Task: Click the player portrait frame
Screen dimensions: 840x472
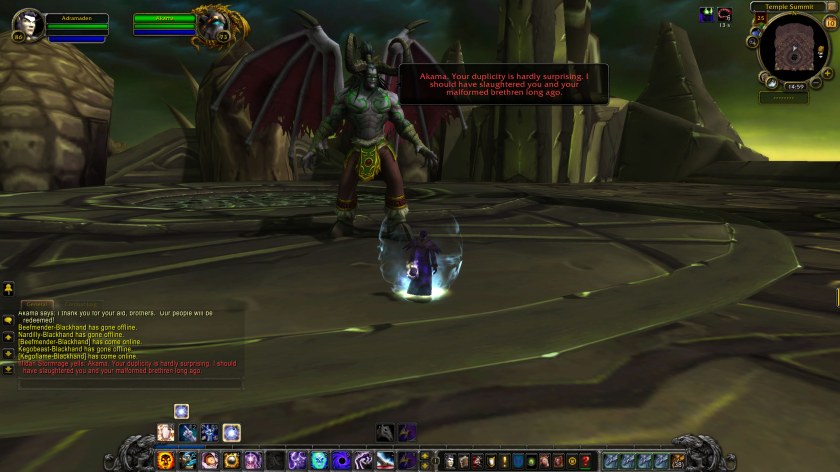Action: click(x=27, y=25)
